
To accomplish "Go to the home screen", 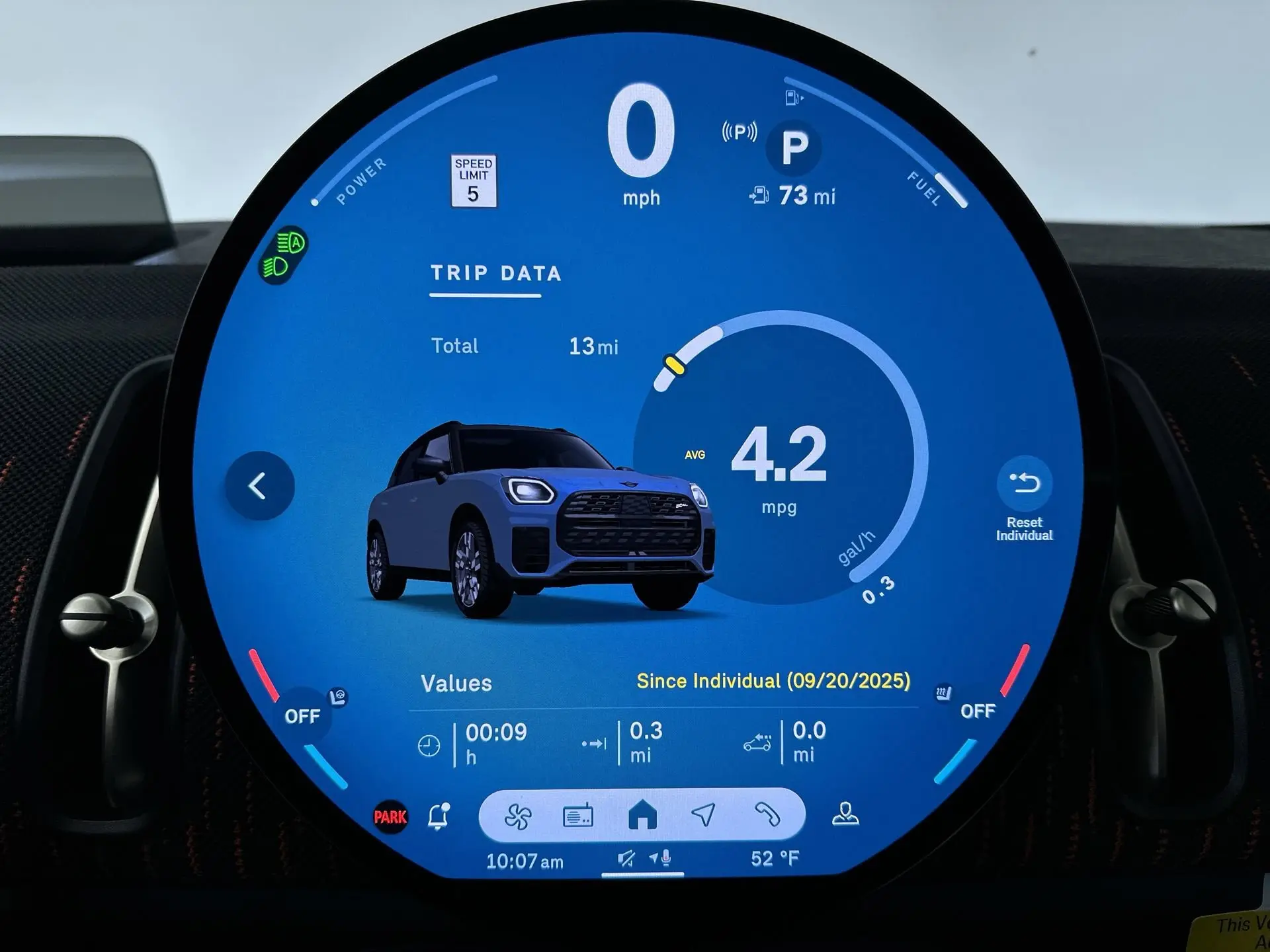I will [642, 815].
